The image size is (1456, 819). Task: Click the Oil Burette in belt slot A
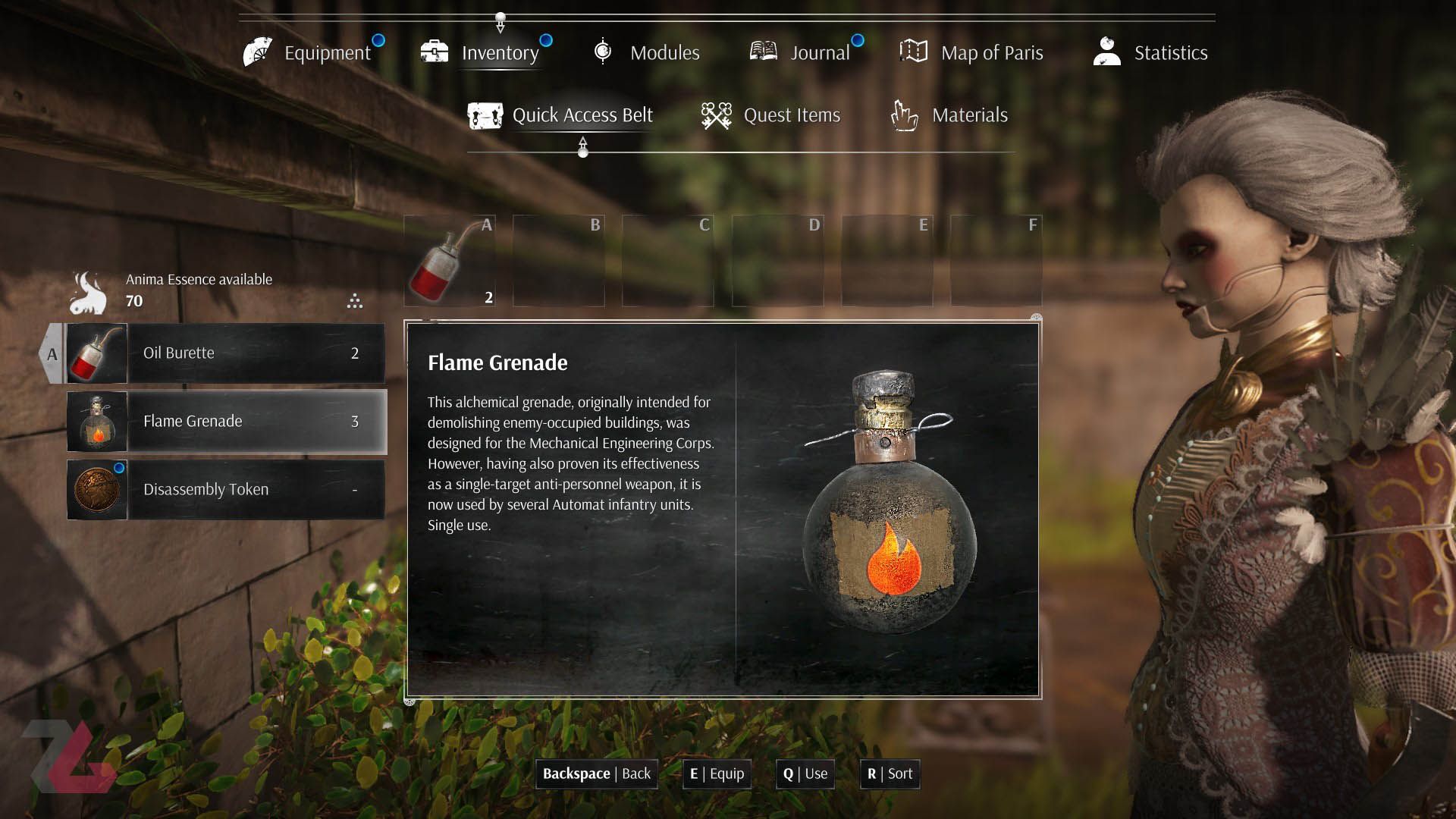tap(450, 261)
